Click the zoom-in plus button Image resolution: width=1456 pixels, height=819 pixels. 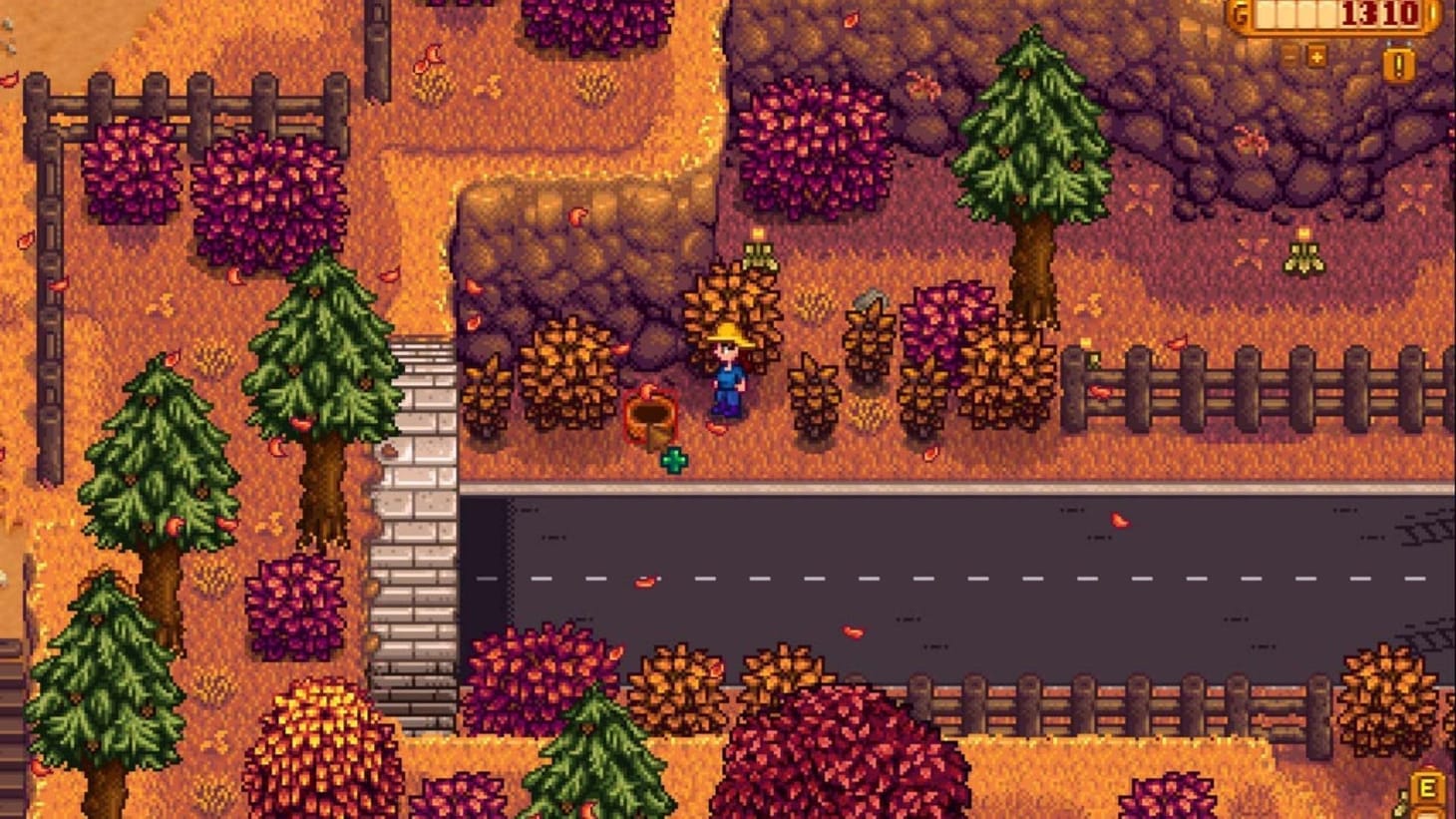click(x=1317, y=56)
